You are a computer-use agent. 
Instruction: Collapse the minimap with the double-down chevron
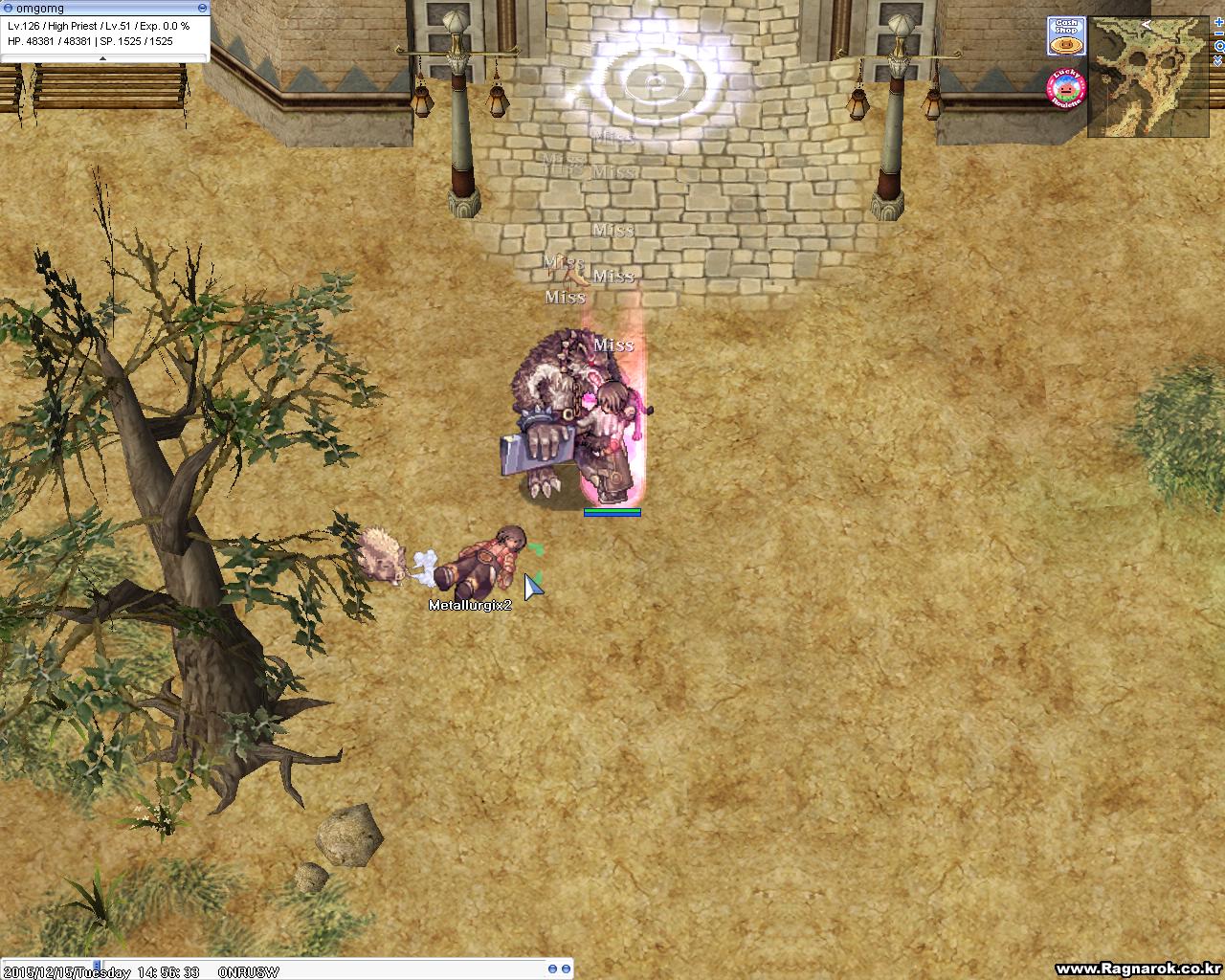1217,60
